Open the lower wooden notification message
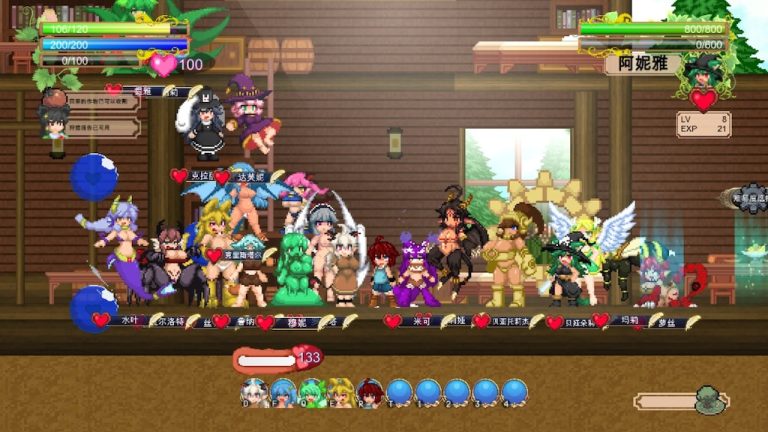 point(104,127)
